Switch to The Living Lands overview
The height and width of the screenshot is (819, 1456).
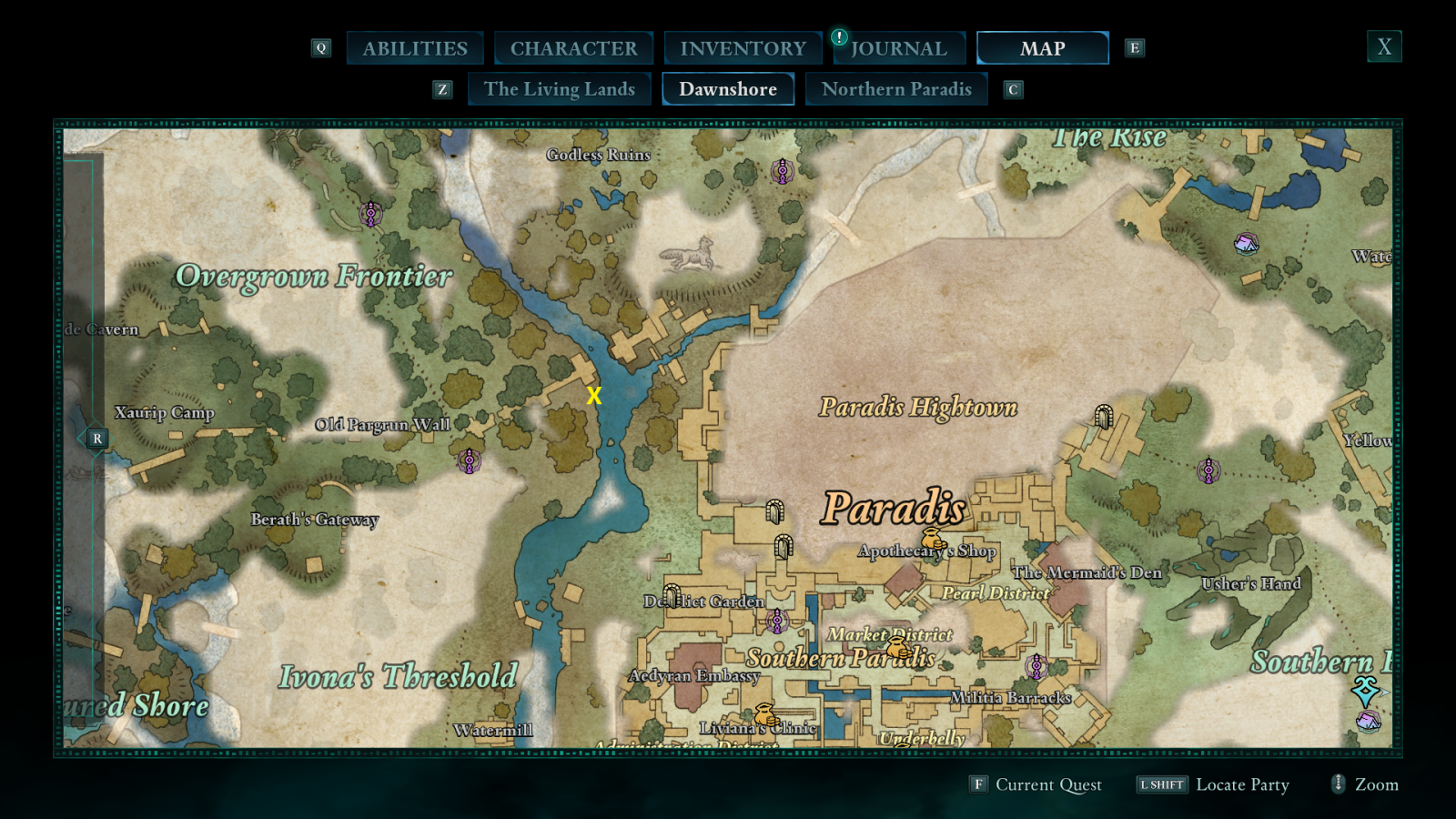pos(559,88)
